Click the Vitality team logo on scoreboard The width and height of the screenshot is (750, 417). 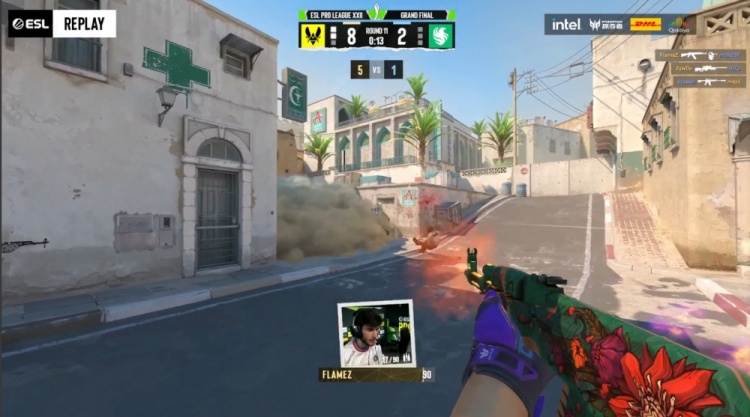pyautogui.click(x=313, y=35)
